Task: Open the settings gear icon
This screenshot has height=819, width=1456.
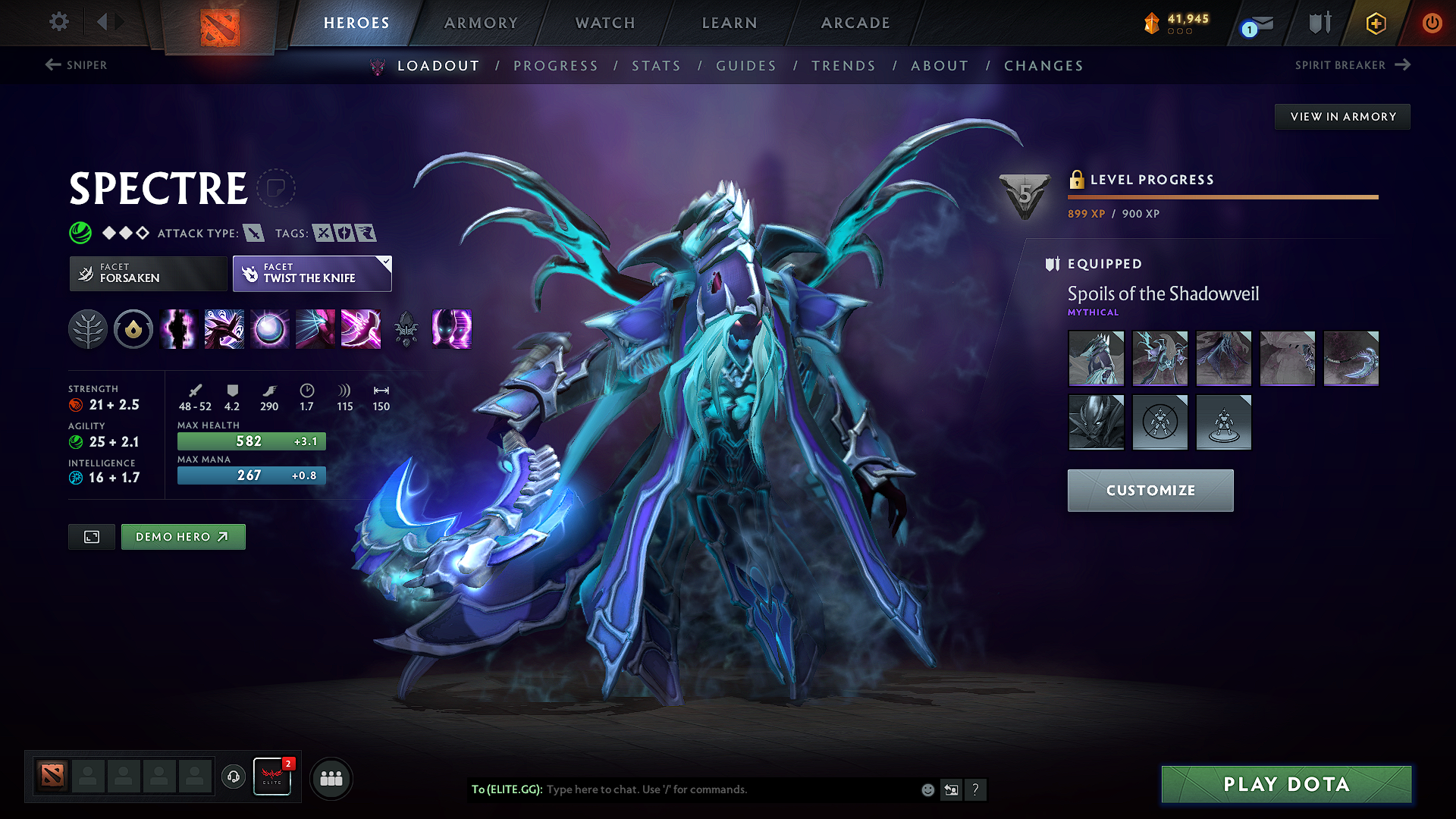Action: pos(58,22)
